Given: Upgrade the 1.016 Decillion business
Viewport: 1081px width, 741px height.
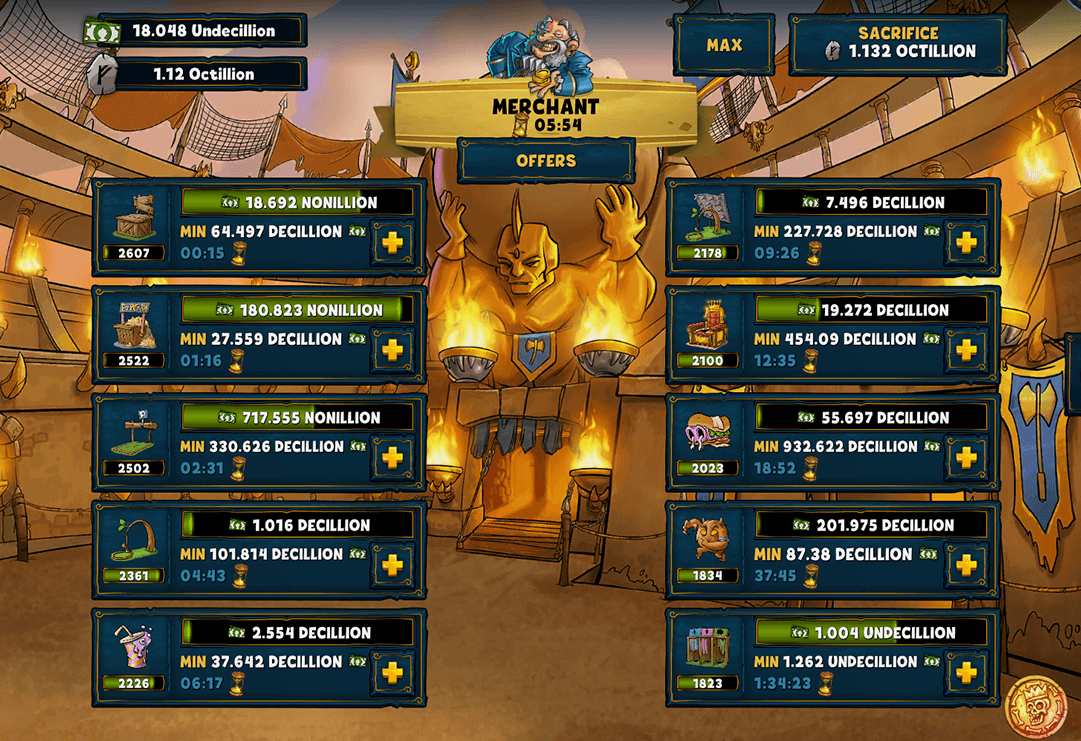Looking at the screenshot, I should 392,566.
